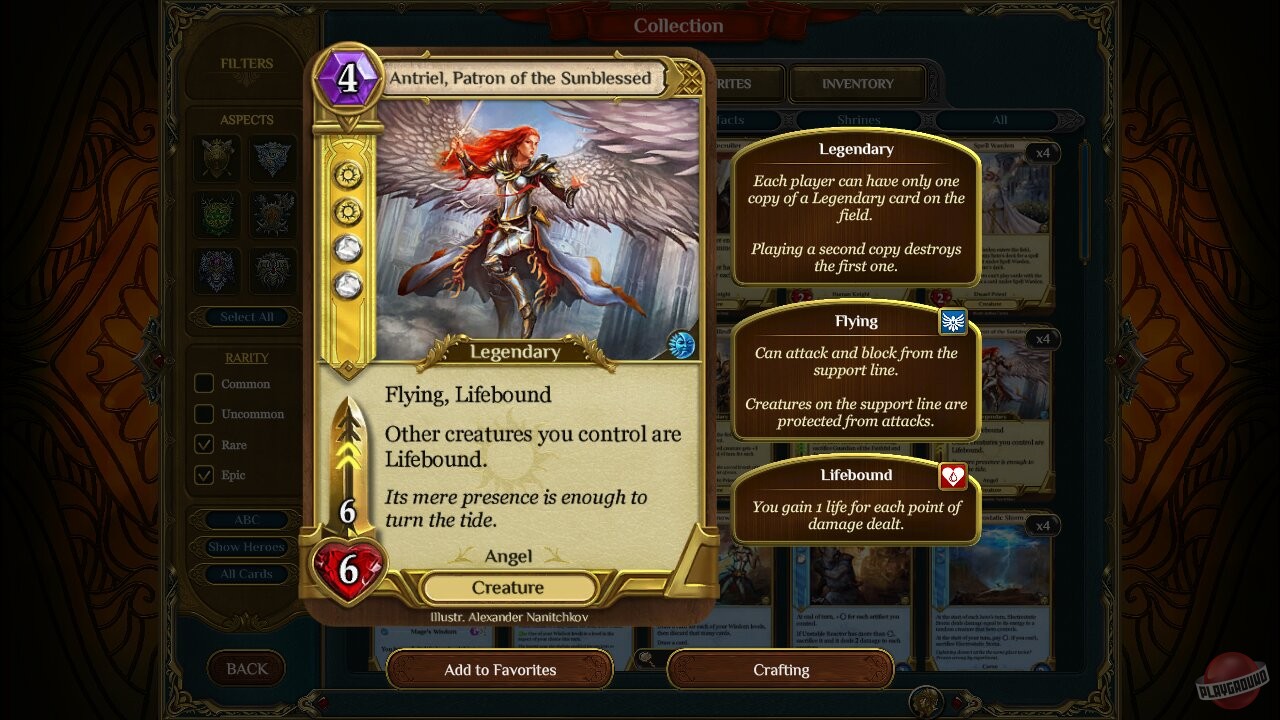The image size is (1280, 720).
Task: Select the green aspect crest filter
Action: coord(217,215)
